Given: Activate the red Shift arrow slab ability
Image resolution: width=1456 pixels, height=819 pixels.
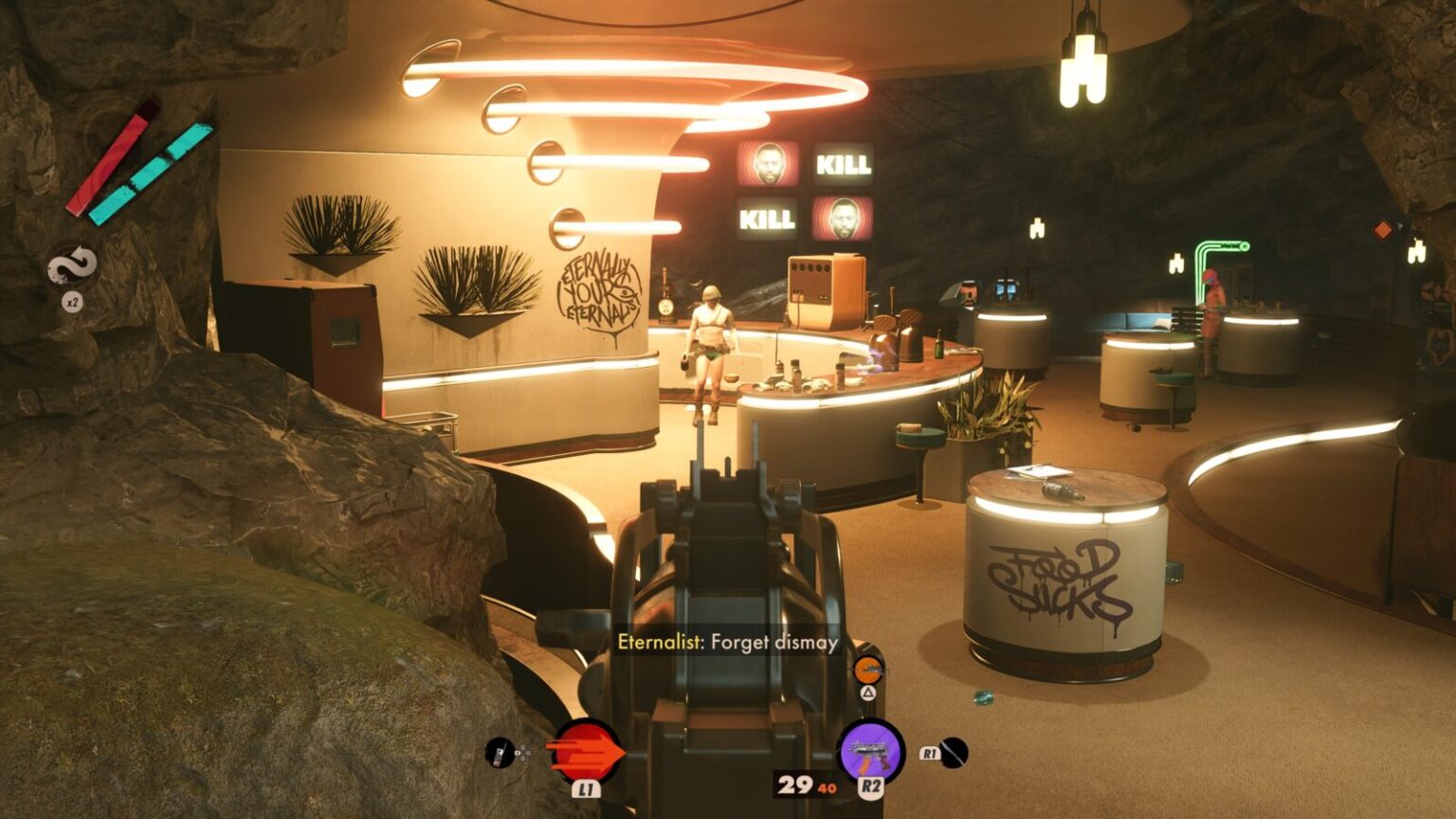Looking at the screenshot, I should pos(586,751).
